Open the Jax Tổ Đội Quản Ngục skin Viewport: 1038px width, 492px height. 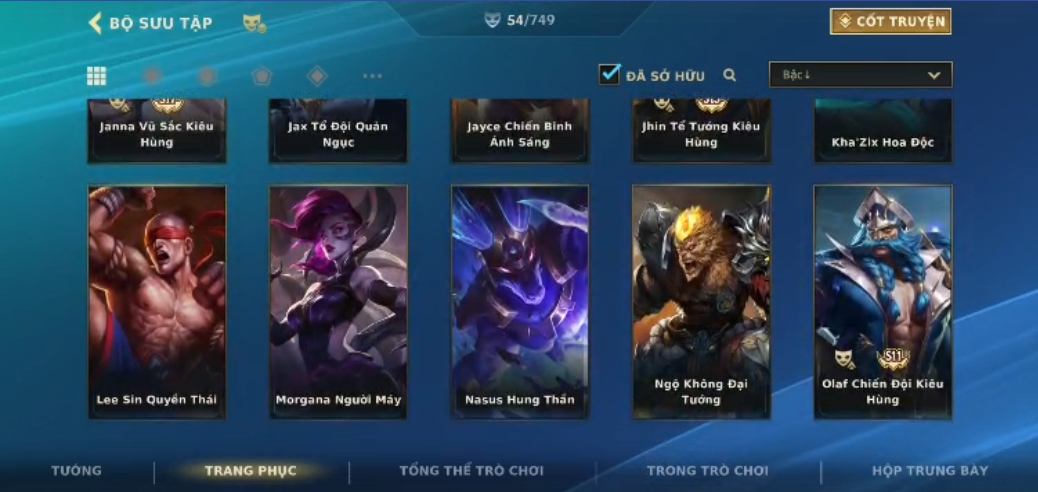(338, 132)
